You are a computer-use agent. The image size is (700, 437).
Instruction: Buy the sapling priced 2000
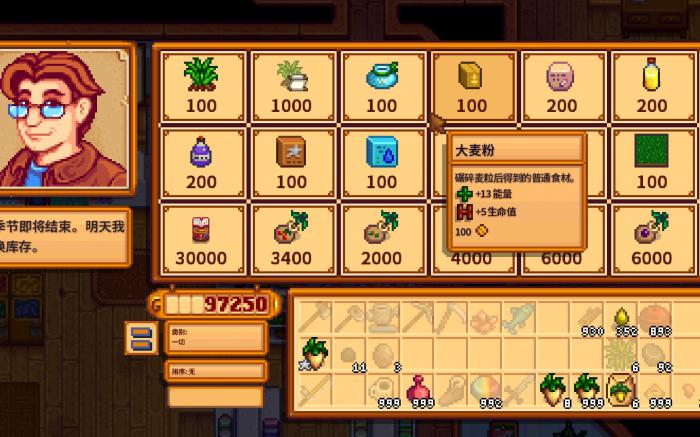click(x=382, y=238)
